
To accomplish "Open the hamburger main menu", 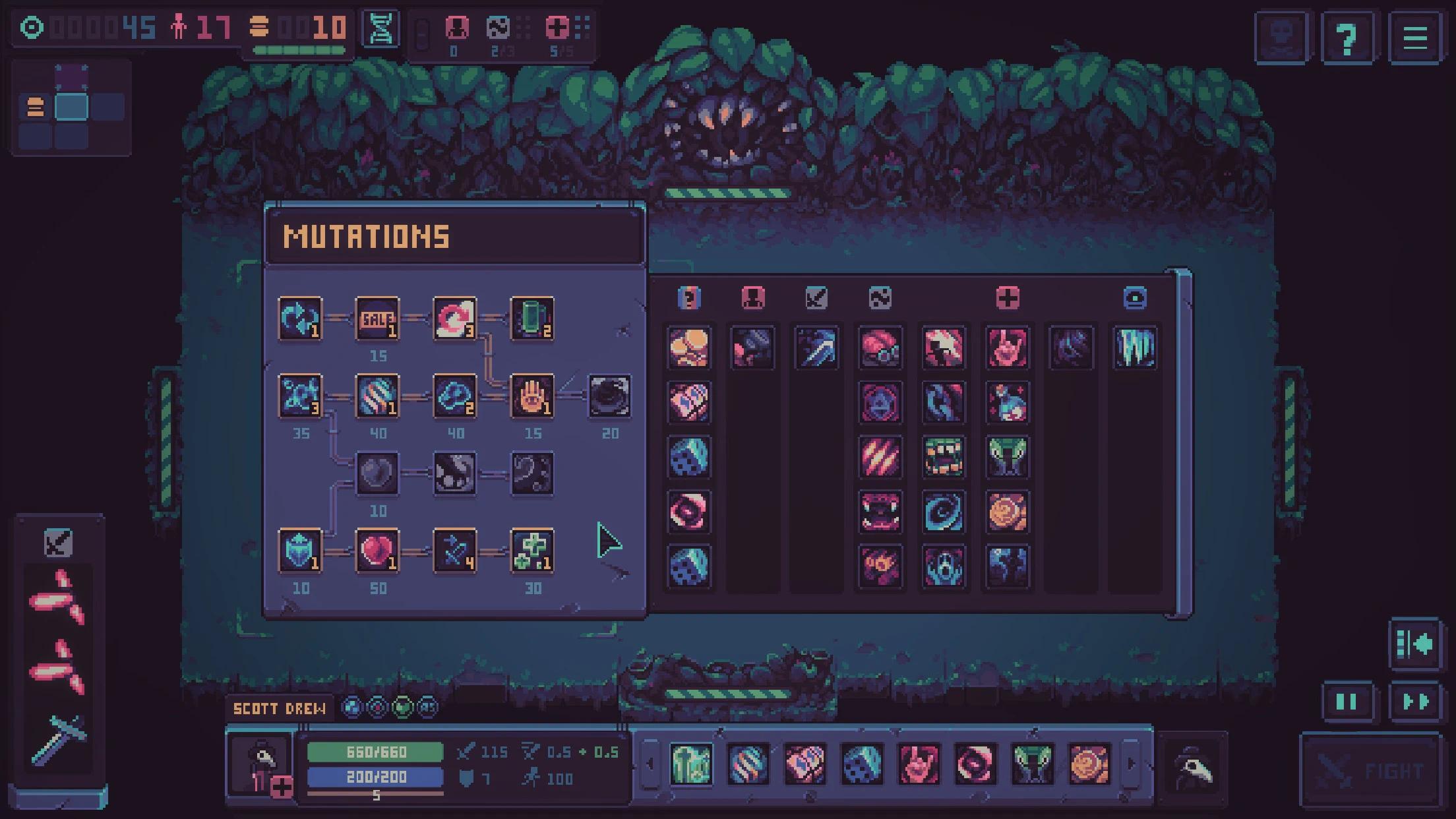I will tap(1414, 38).
